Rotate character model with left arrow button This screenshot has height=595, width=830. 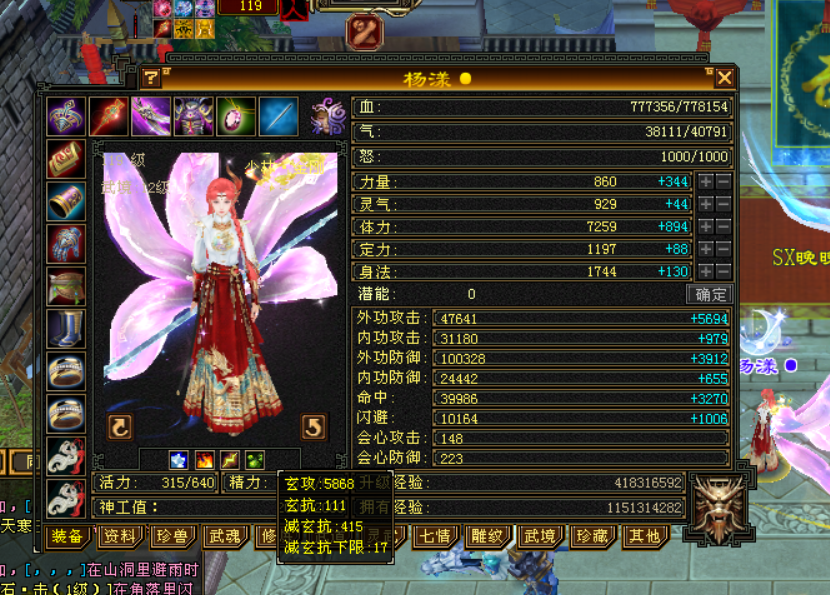tap(120, 428)
